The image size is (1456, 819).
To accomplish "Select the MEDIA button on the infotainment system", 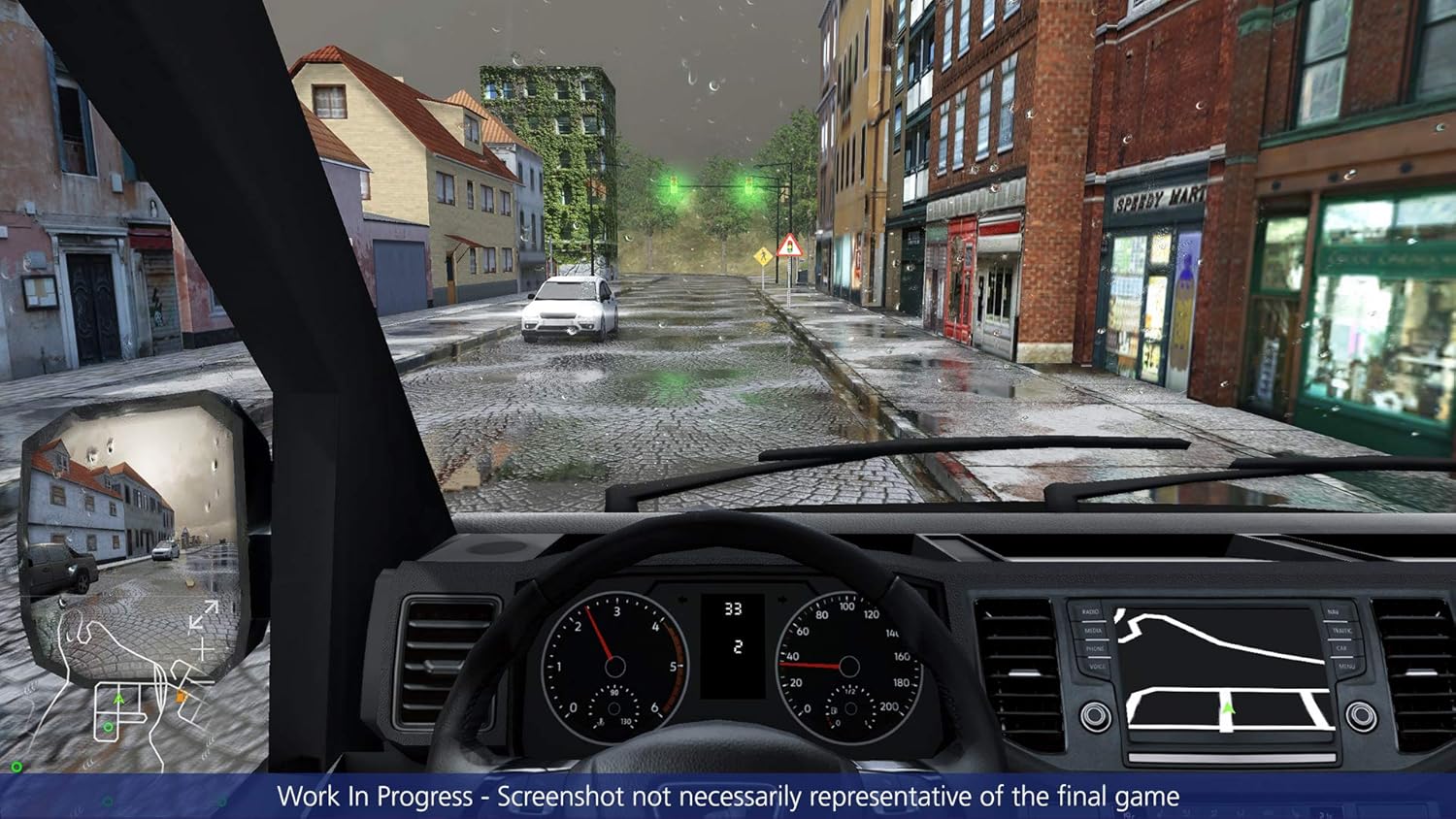I will (x=1093, y=631).
